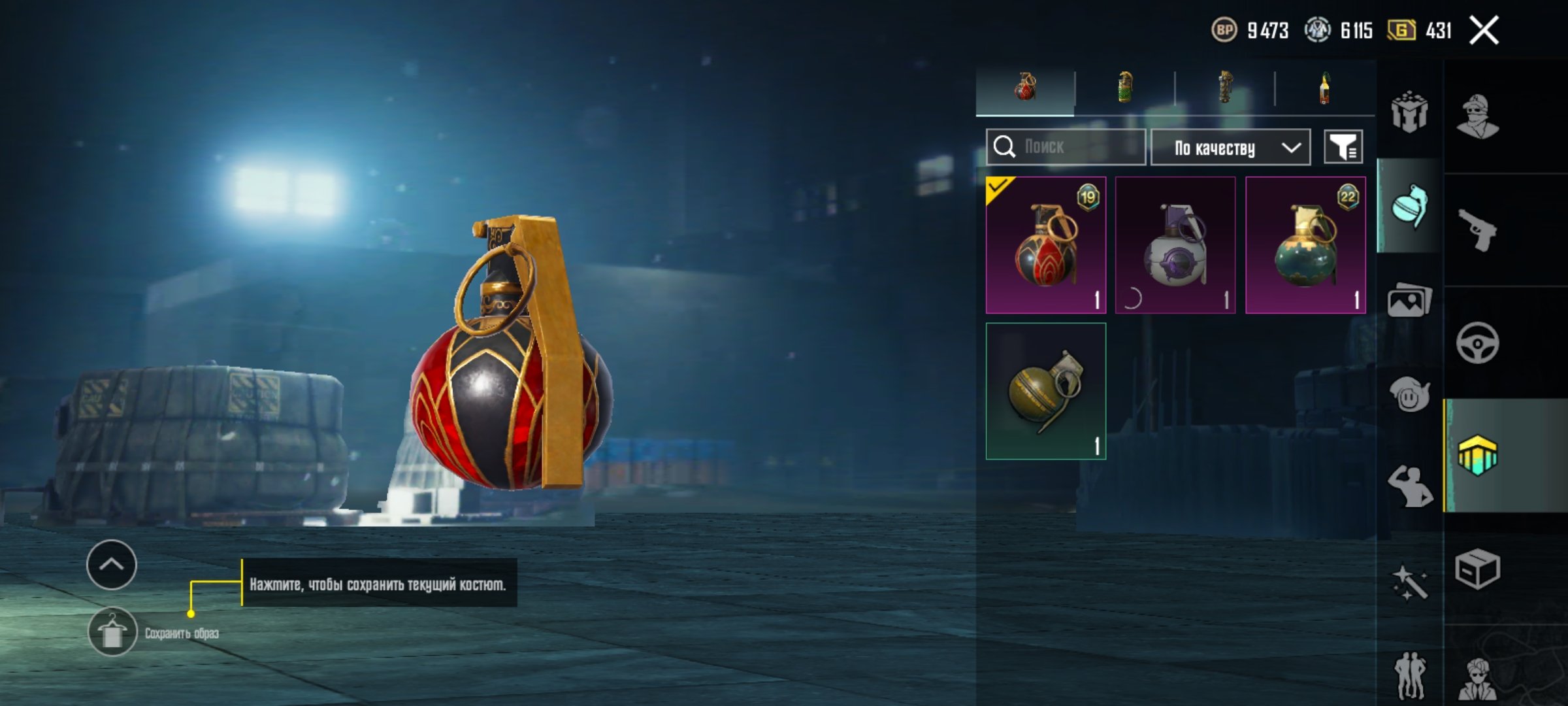1568x706 pixels.
Task: Open the filter funnel options
Action: point(1343,147)
